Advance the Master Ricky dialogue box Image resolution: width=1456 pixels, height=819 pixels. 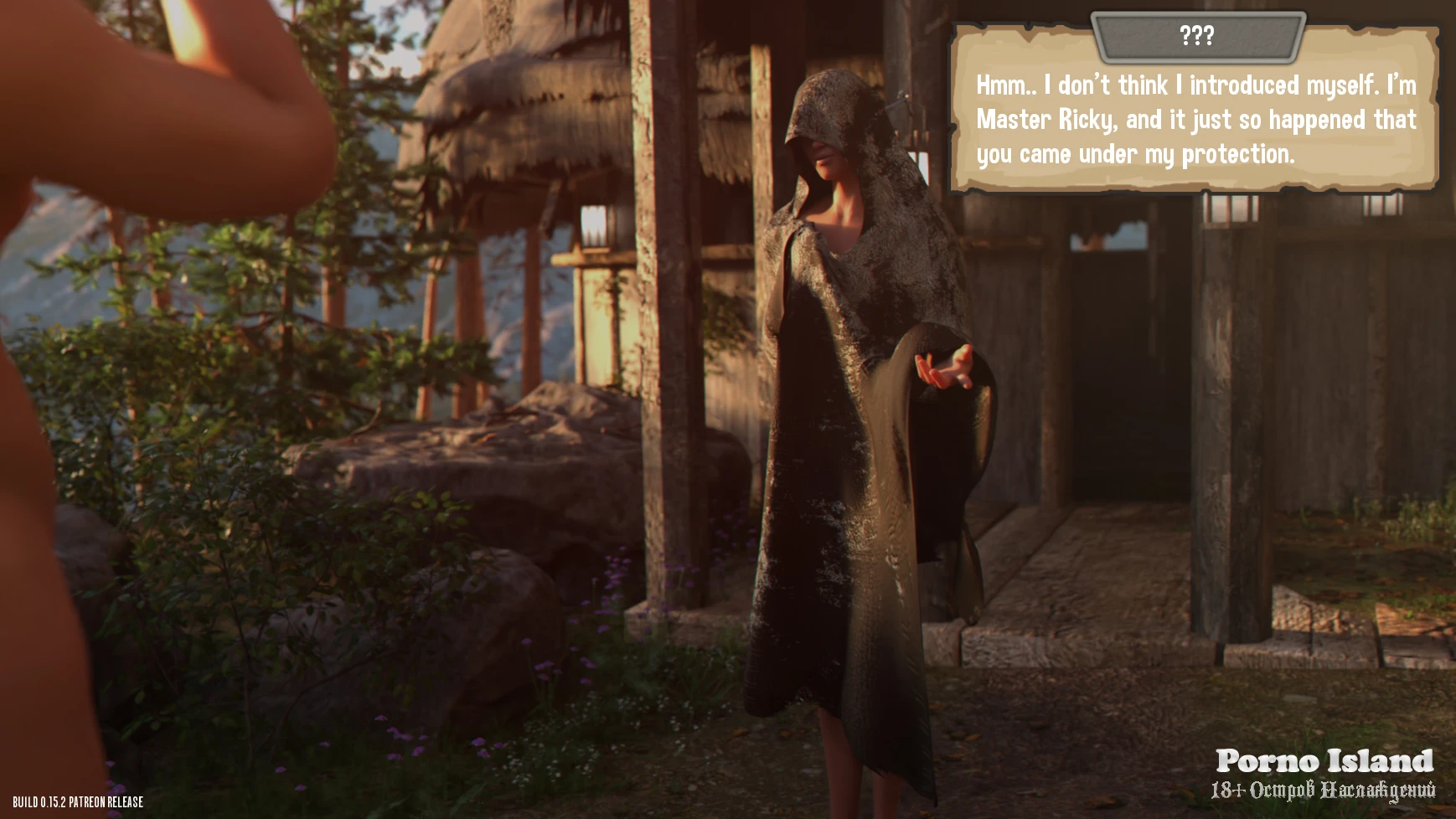pyautogui.click(x=1195, y=120)
